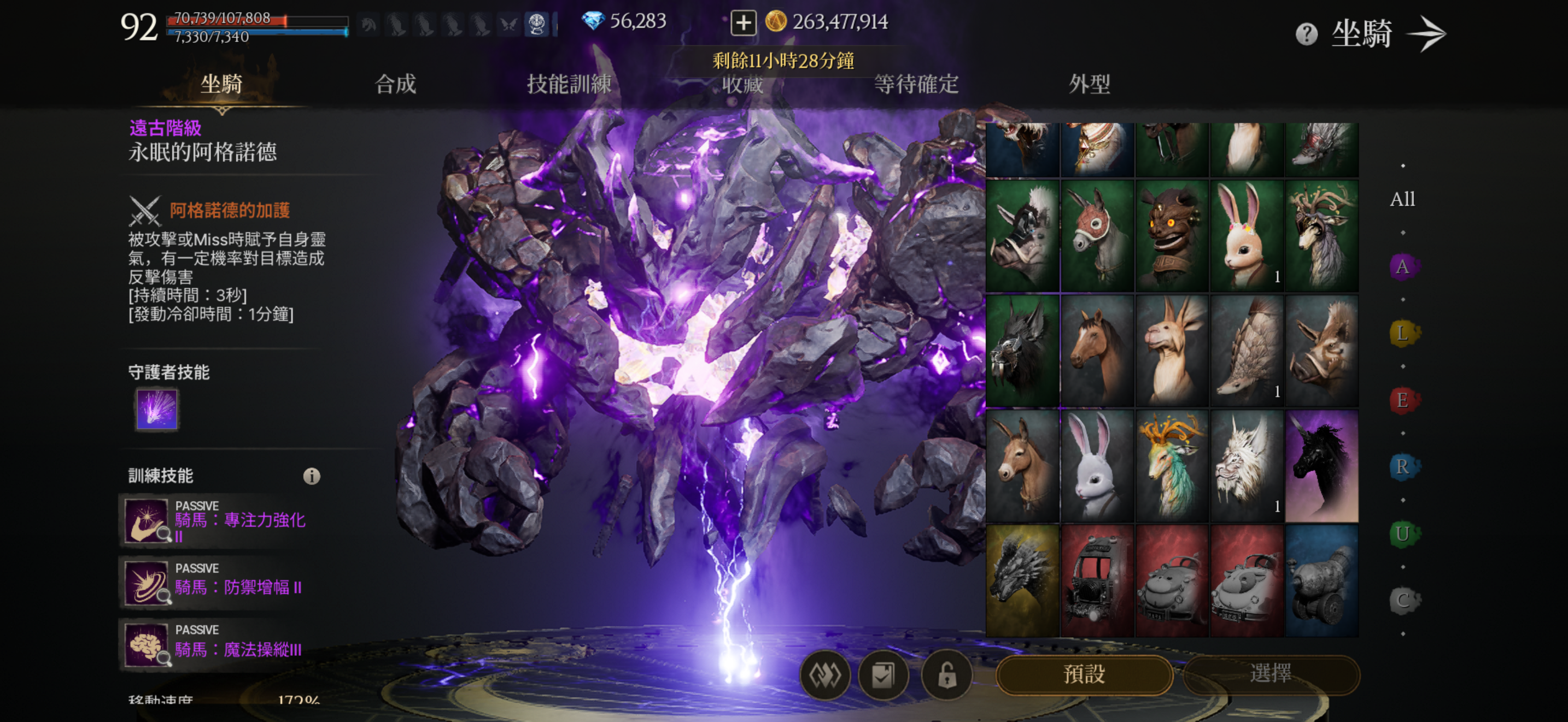Filter mounts by the red E grade

(x=1402, y=400)
